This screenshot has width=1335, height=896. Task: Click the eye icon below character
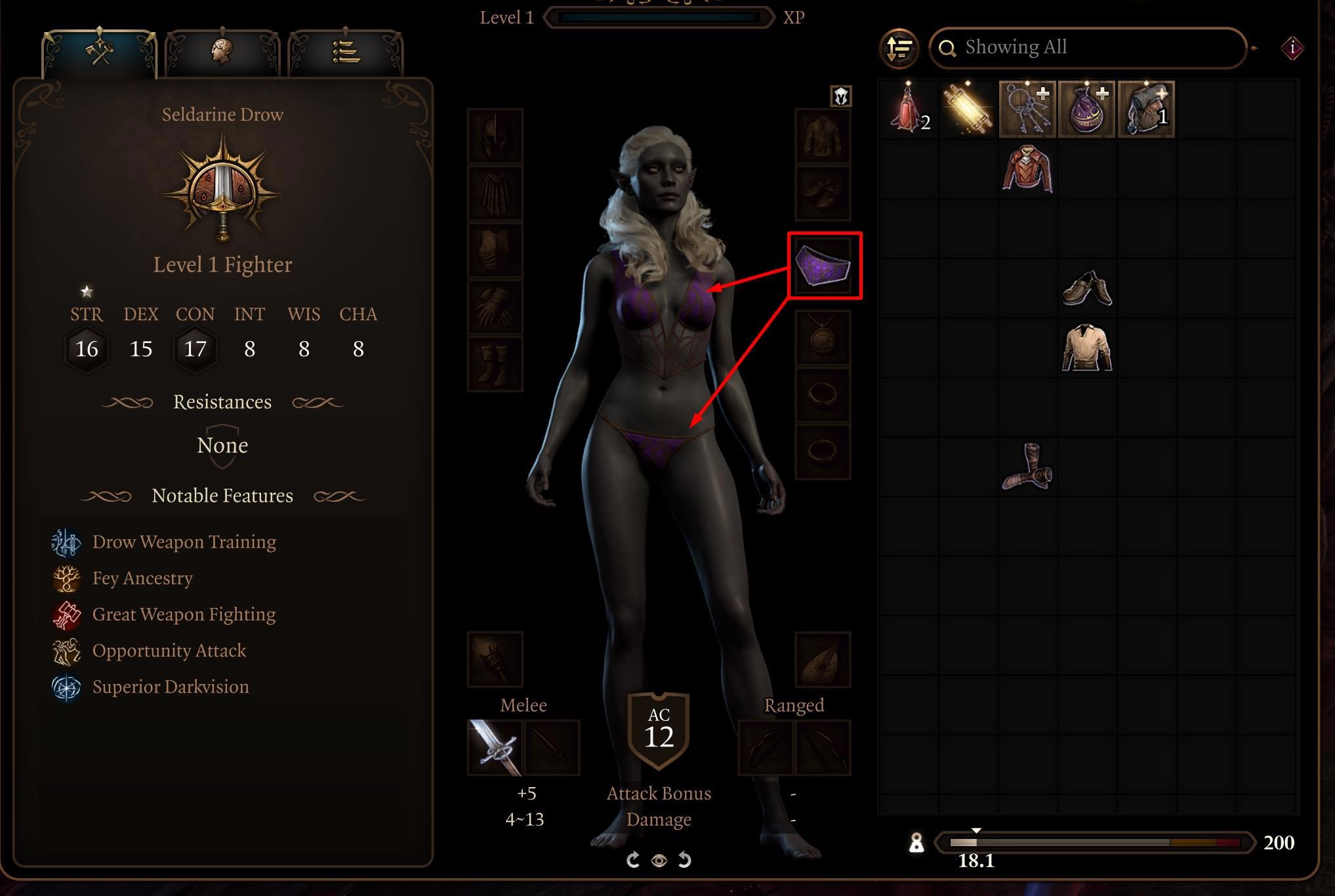pyautogui.click(x=659, y=860)
